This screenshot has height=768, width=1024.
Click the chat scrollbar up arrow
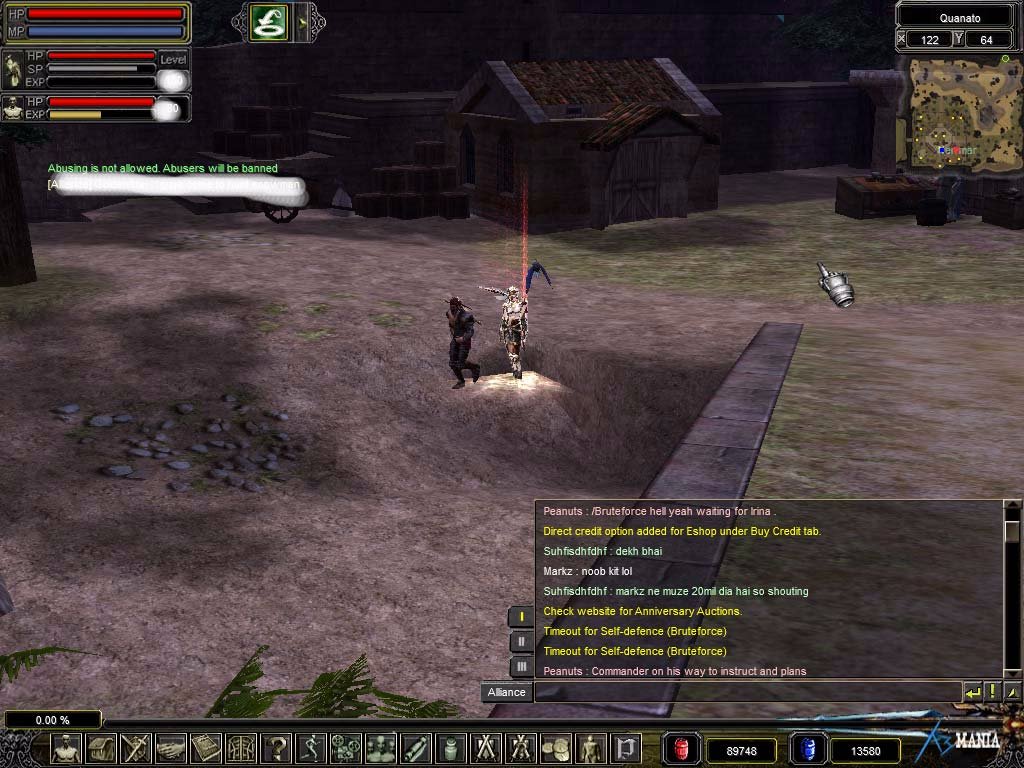pyautogui.click(x=1011, y=509)
